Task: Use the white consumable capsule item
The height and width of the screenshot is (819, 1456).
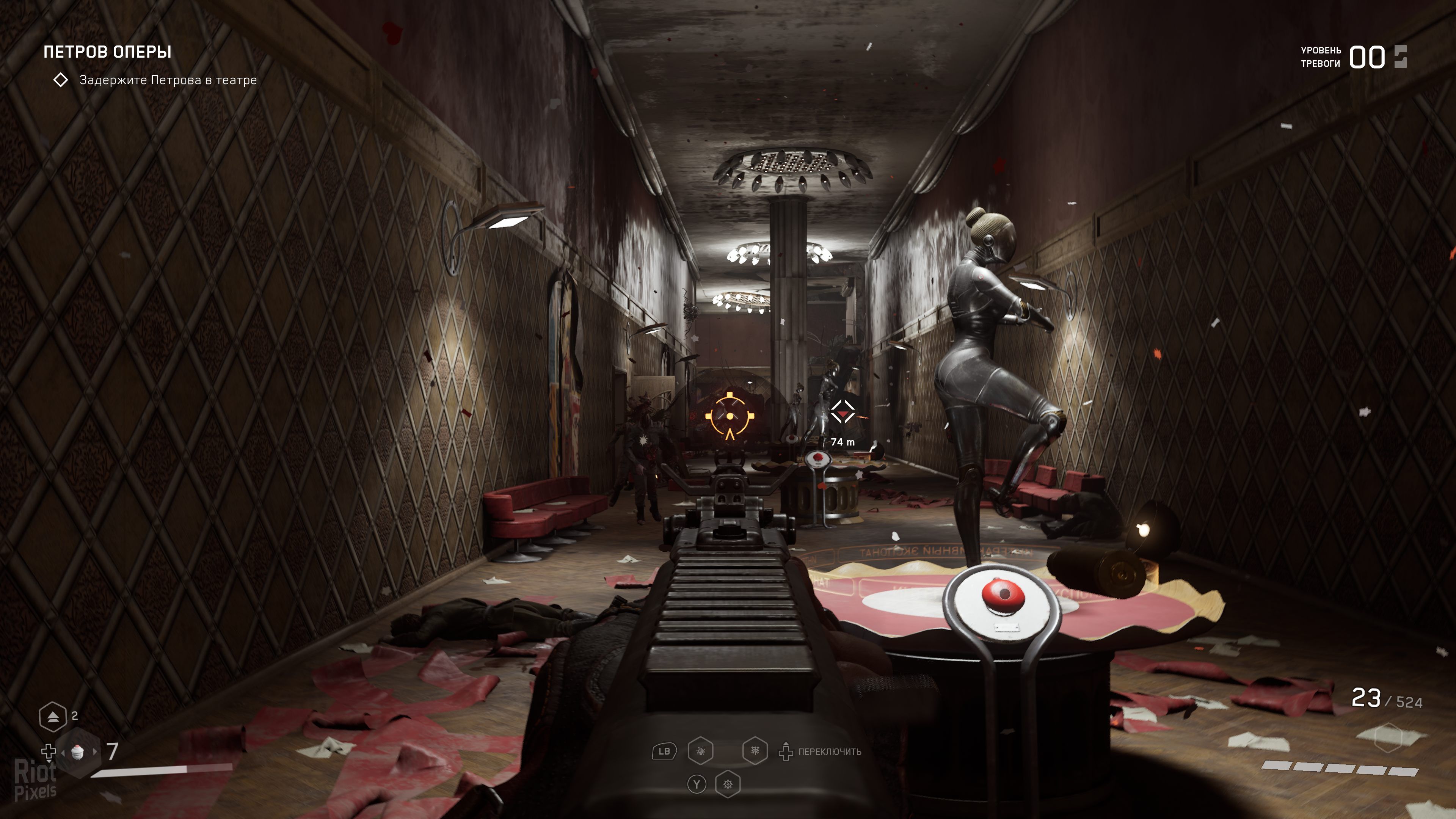Action: (x=78, y=752)
